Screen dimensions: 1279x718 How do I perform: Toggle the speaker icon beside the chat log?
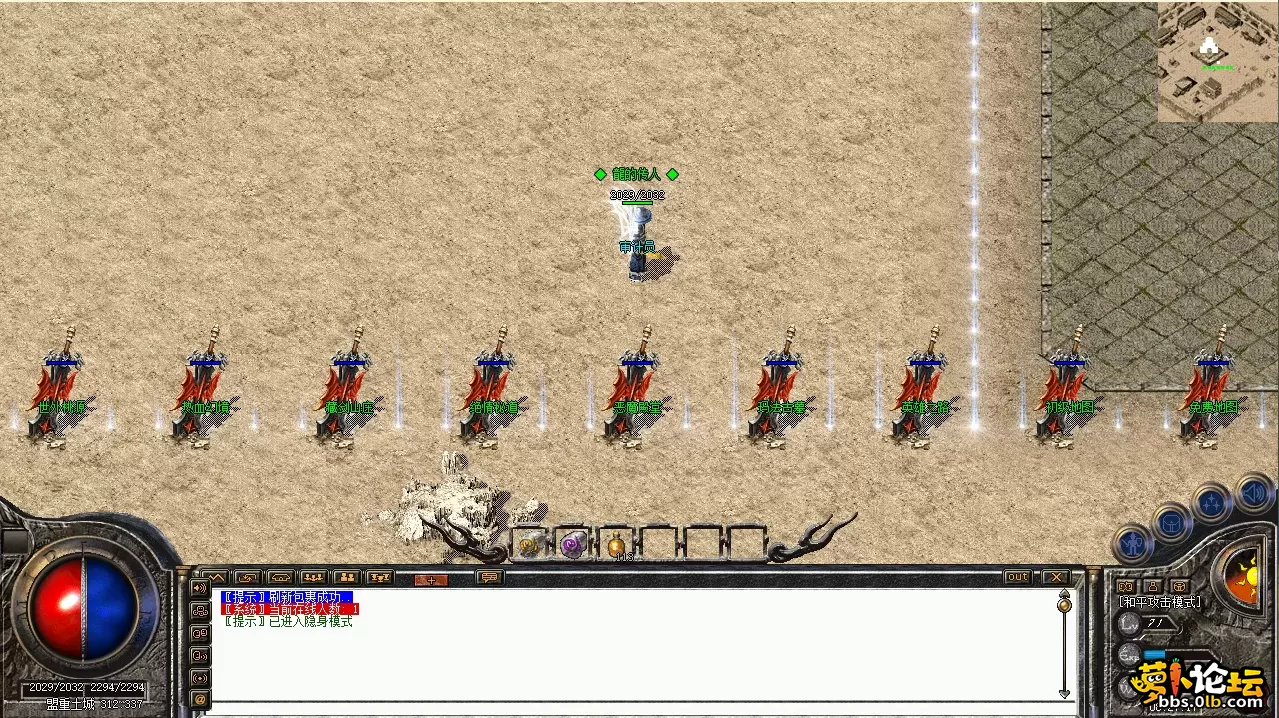(x=200, y=587)
